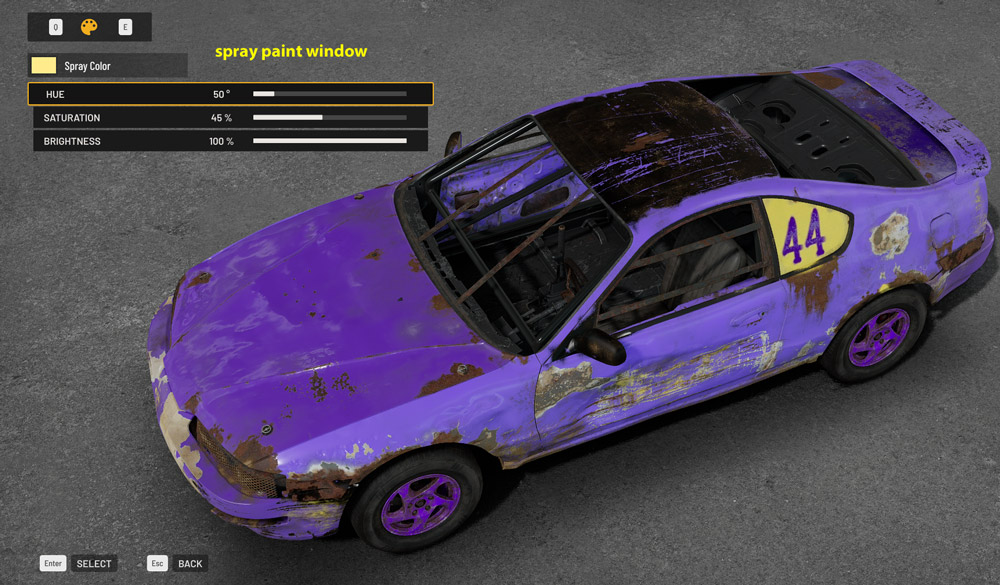Screen dimensions: 1000x585
Task: Change the Brightness slider bar
Action: [x=329, y=142]
